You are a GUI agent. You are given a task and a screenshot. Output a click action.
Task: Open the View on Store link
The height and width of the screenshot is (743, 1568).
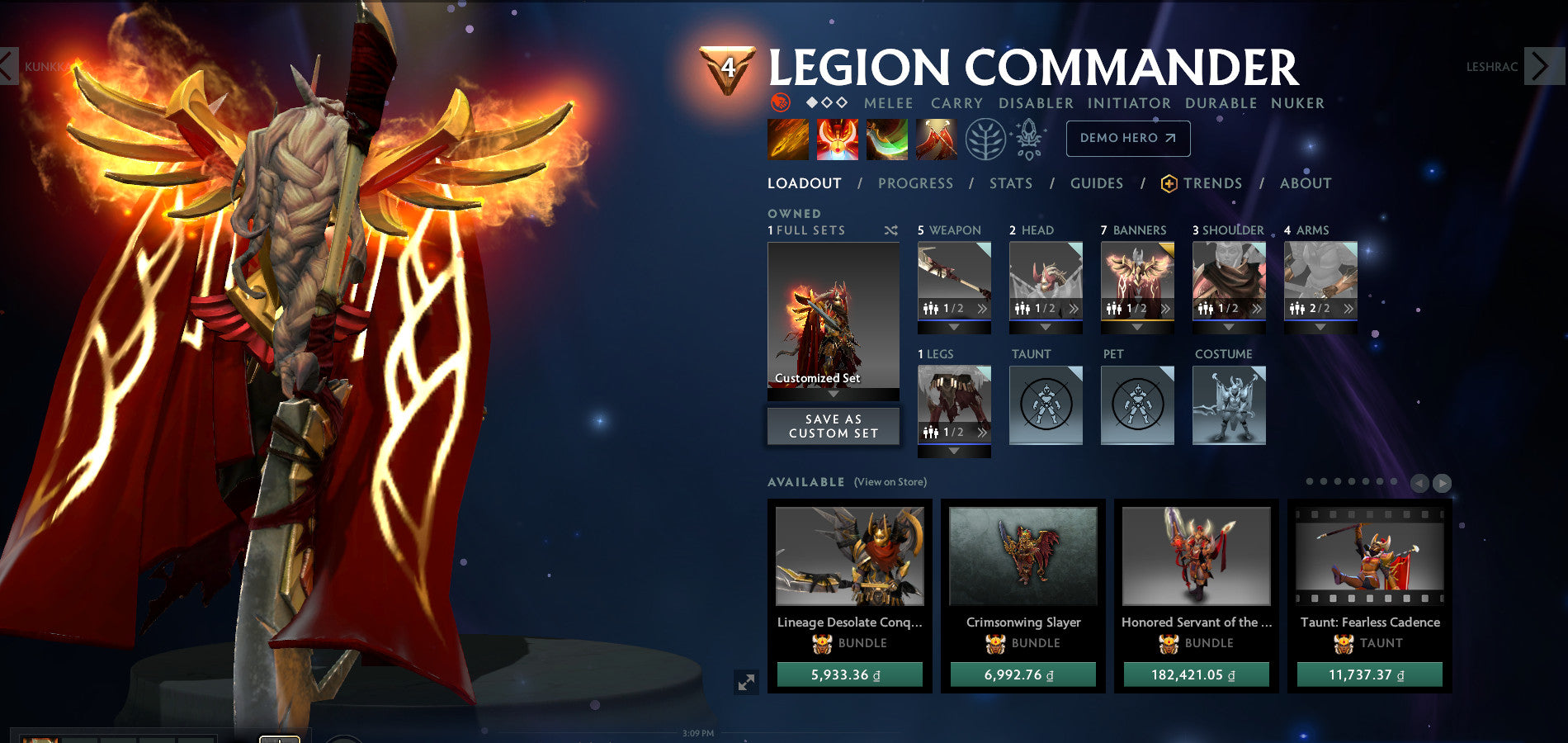[888, 480]
